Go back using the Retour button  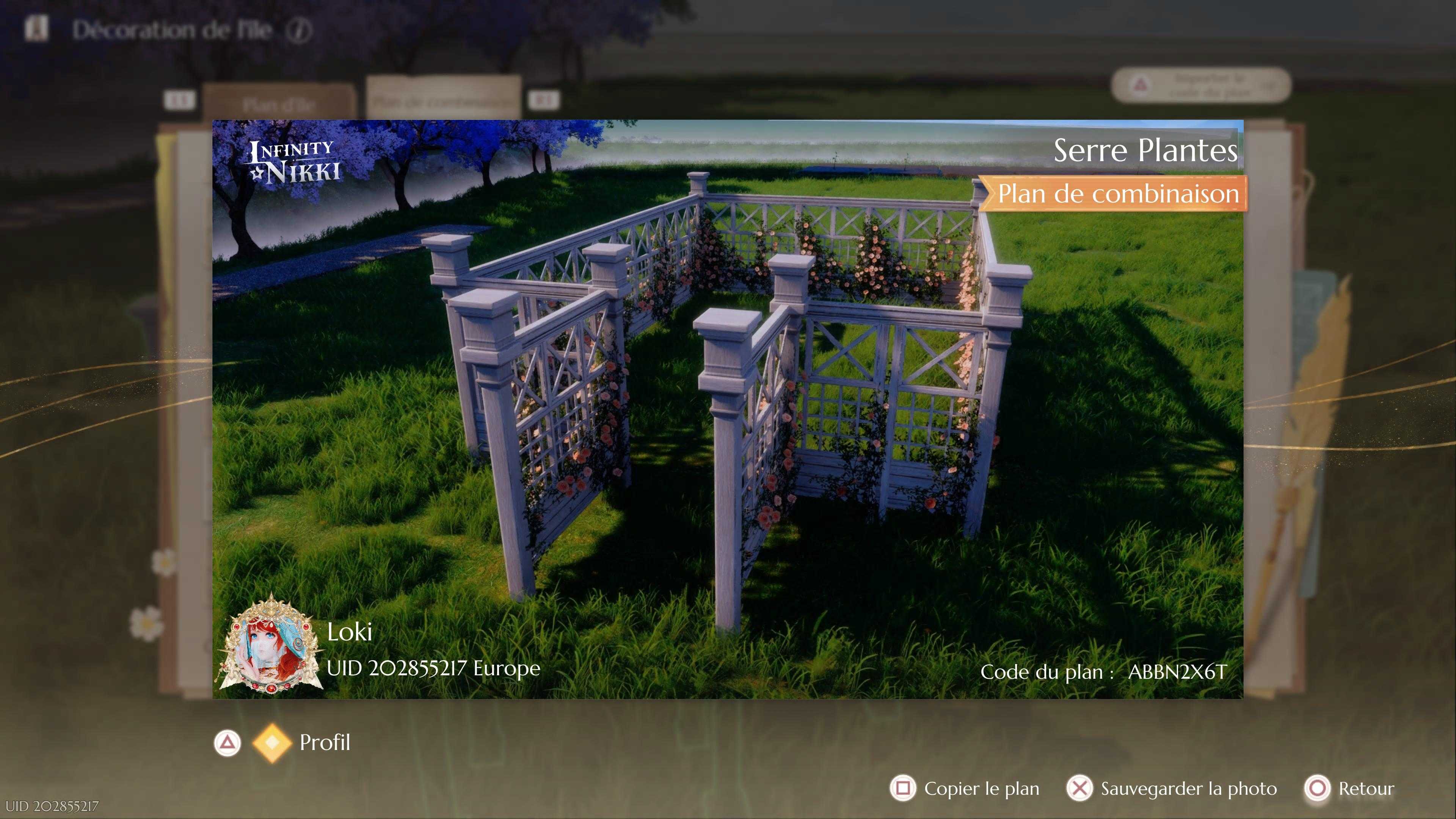1349,788
